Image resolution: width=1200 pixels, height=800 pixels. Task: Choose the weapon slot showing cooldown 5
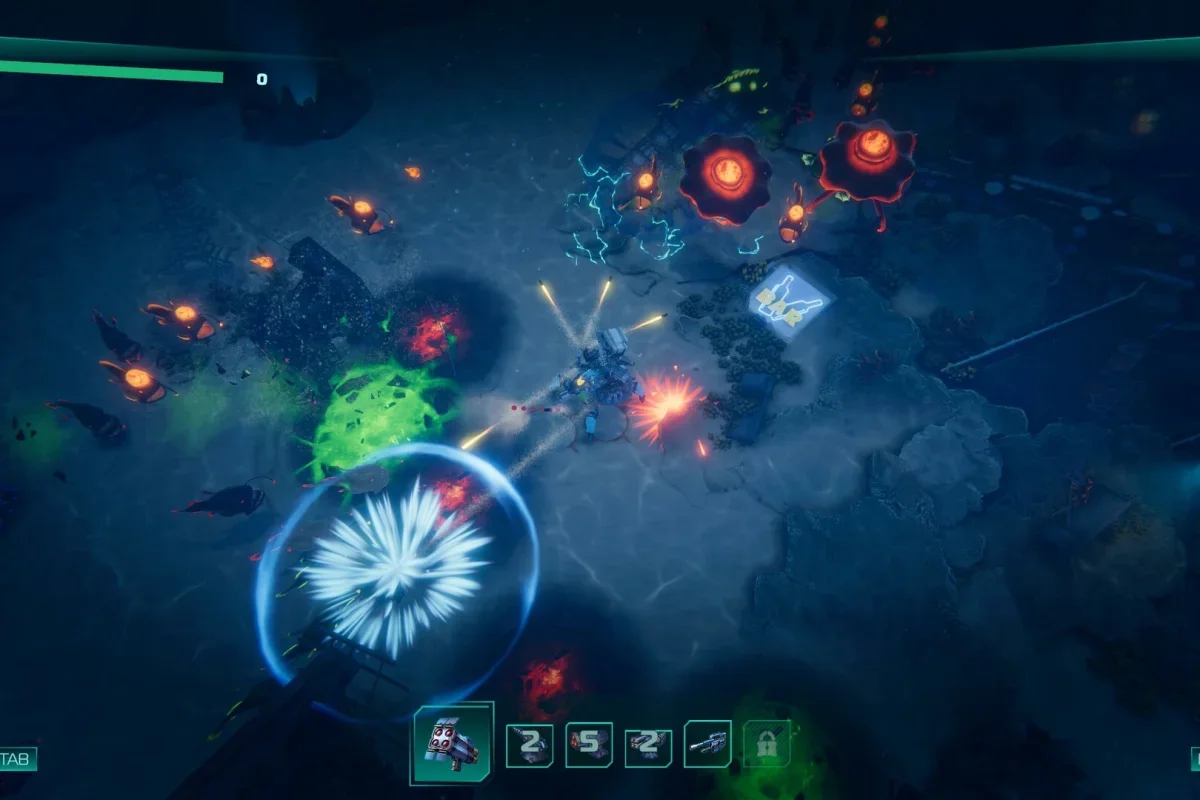[x=589, y=744]
